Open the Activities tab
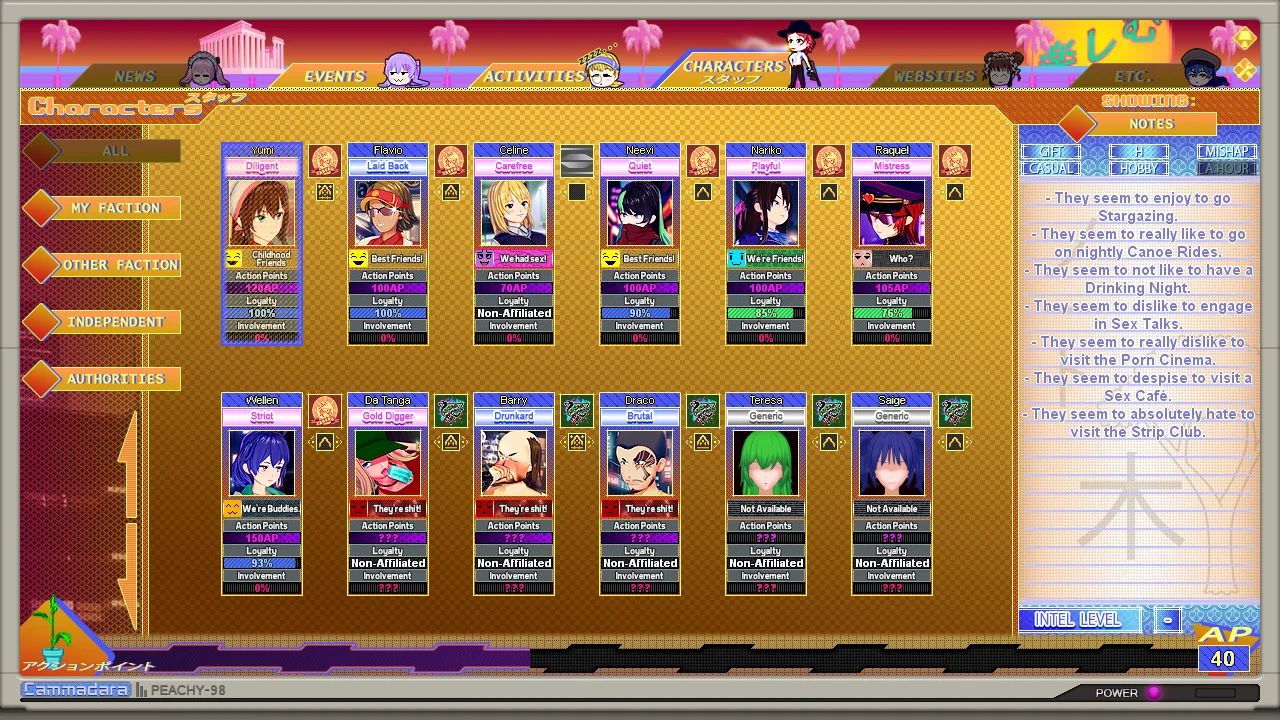Viewport: 1280px width, 720px height. (x=533, y=76)
